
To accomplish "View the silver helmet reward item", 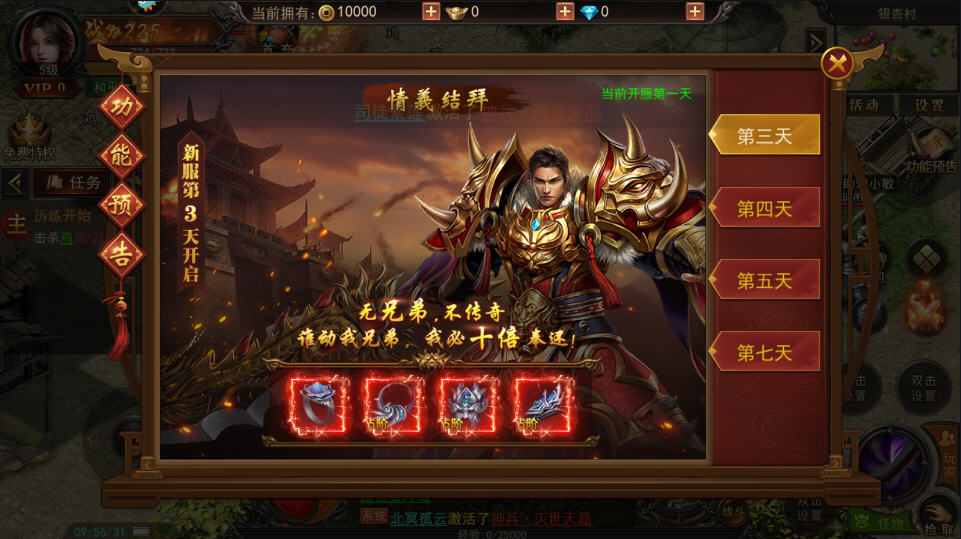I will 468,405.
